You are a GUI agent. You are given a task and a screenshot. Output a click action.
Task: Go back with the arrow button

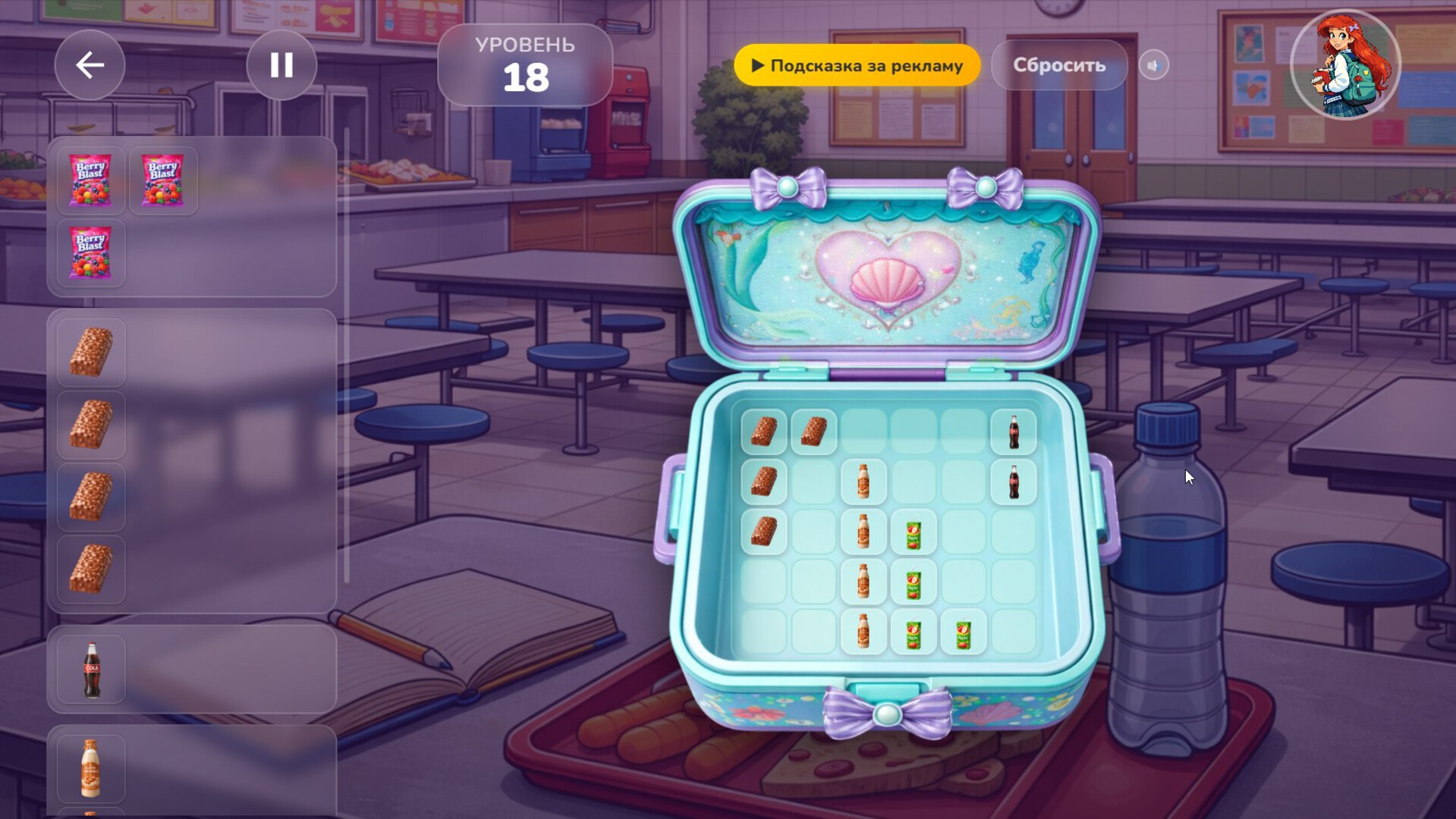90,65
